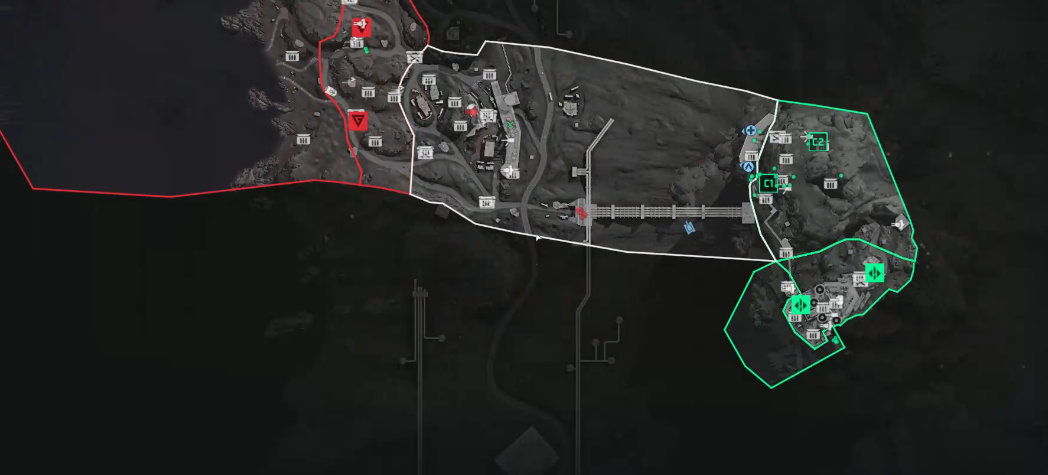Click the small blue vehicle icon

[689, 227]
